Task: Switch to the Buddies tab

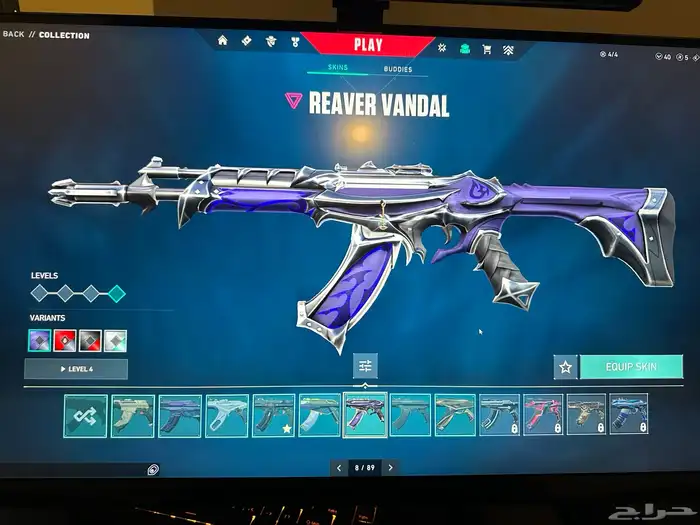Action: [x=397, y=70]
